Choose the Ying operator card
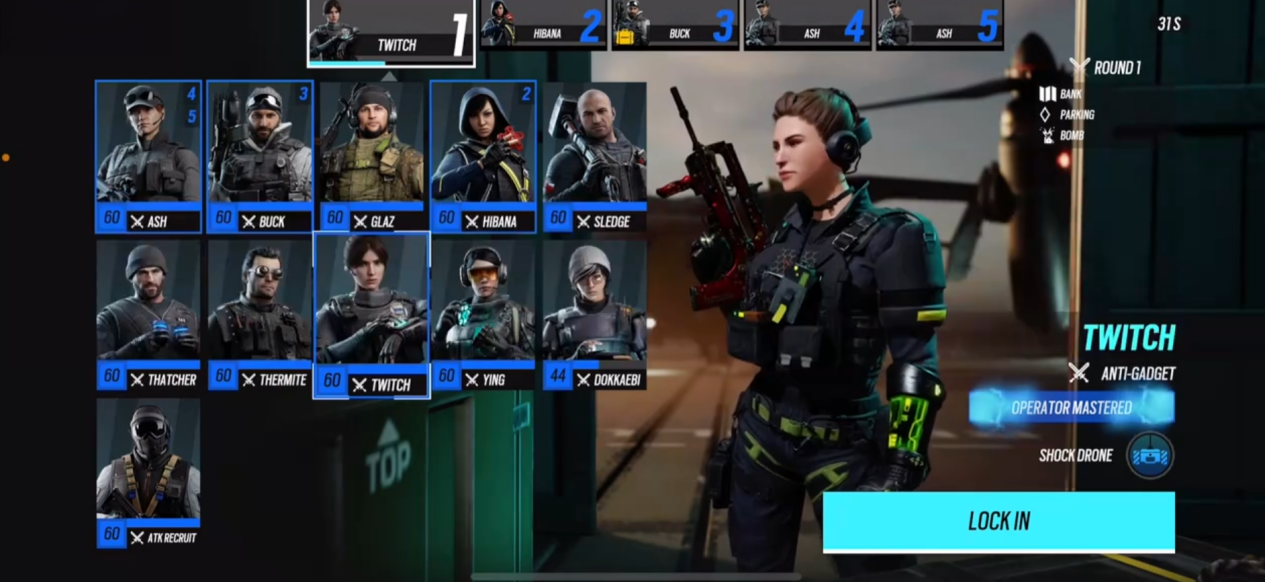This screenshot has height=582, width=1265. [x=483, y=314]
